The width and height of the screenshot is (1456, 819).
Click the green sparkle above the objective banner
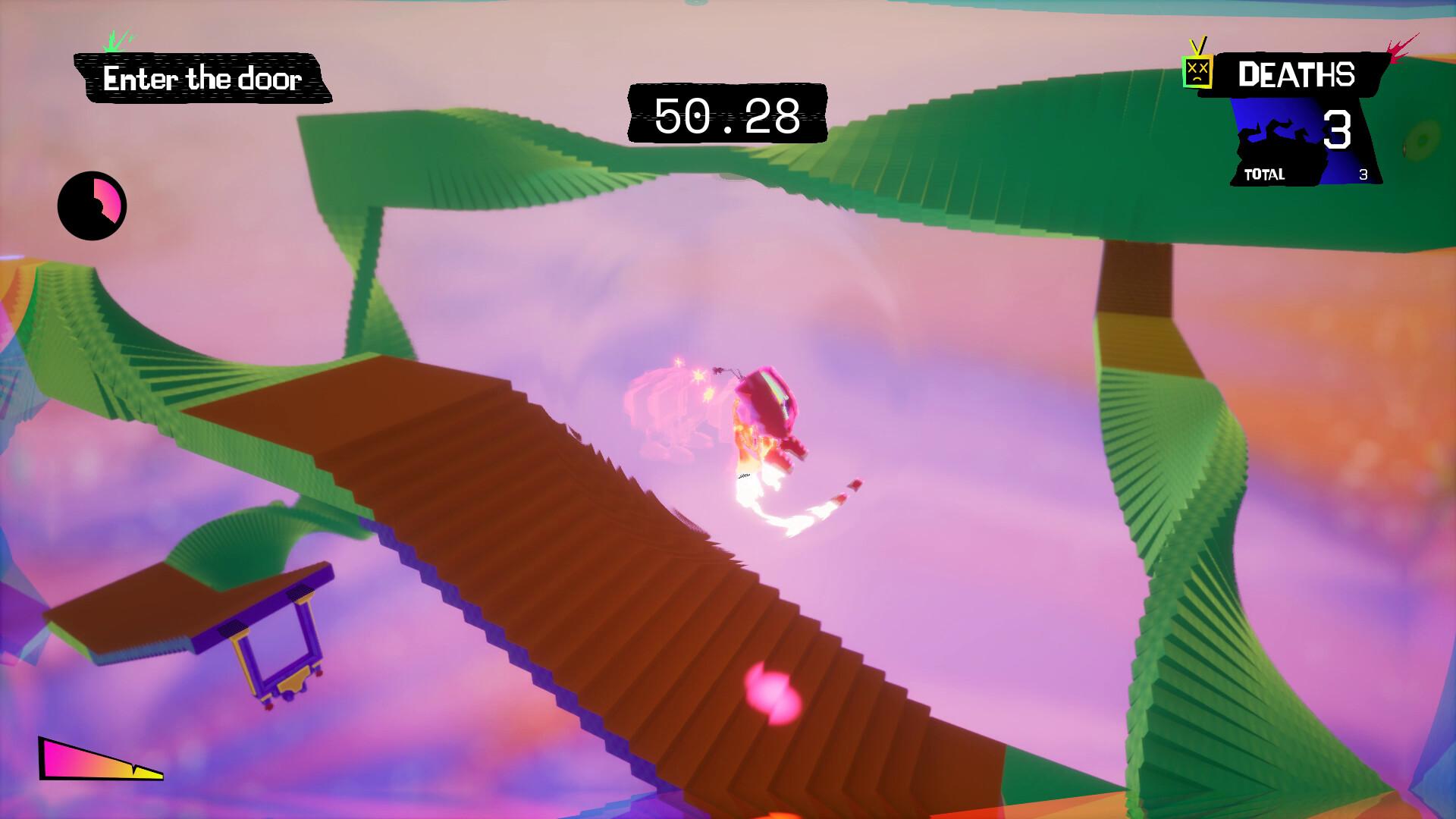114,44
